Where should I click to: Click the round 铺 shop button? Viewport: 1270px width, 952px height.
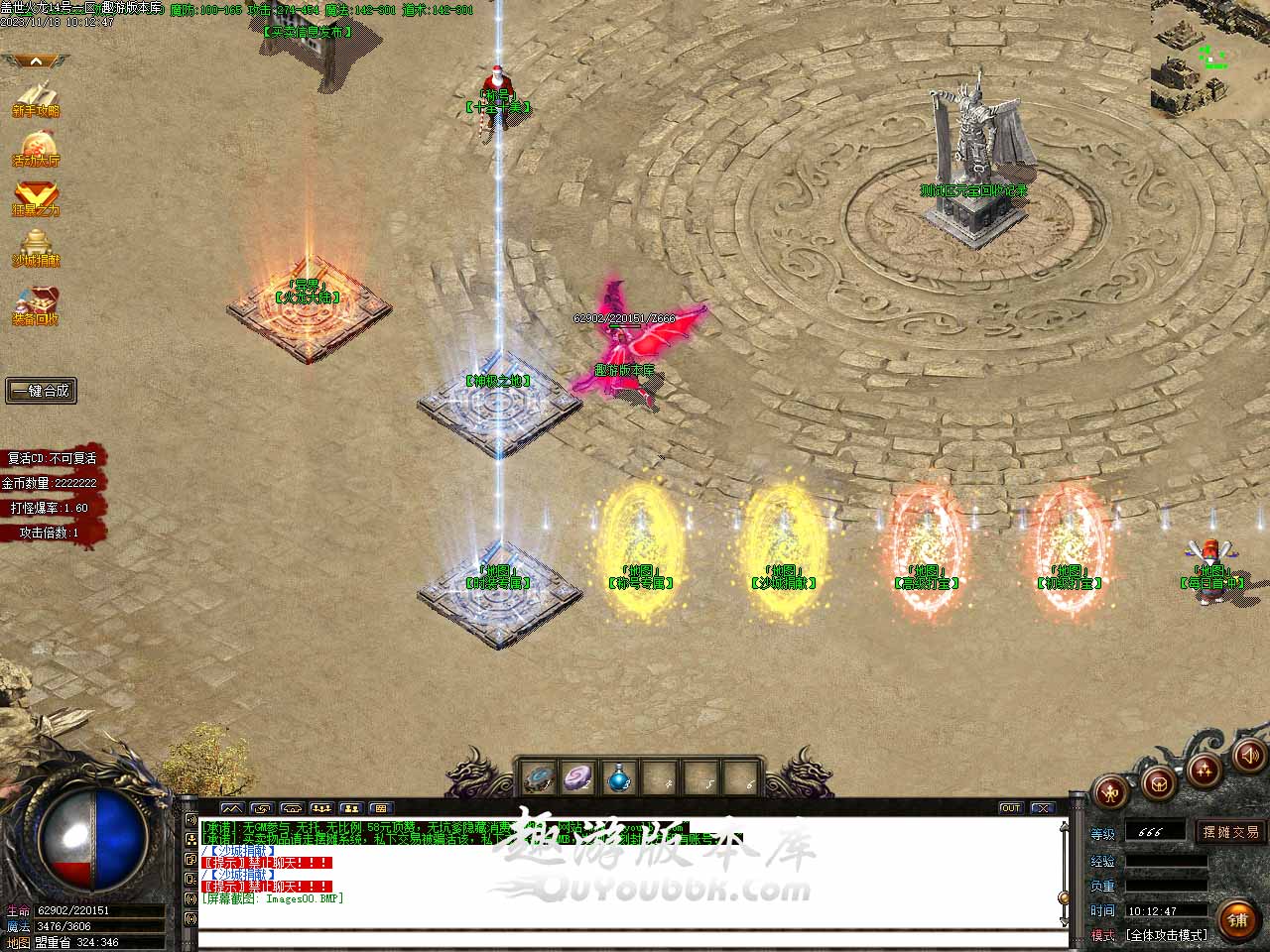(x=1237, y=920)
